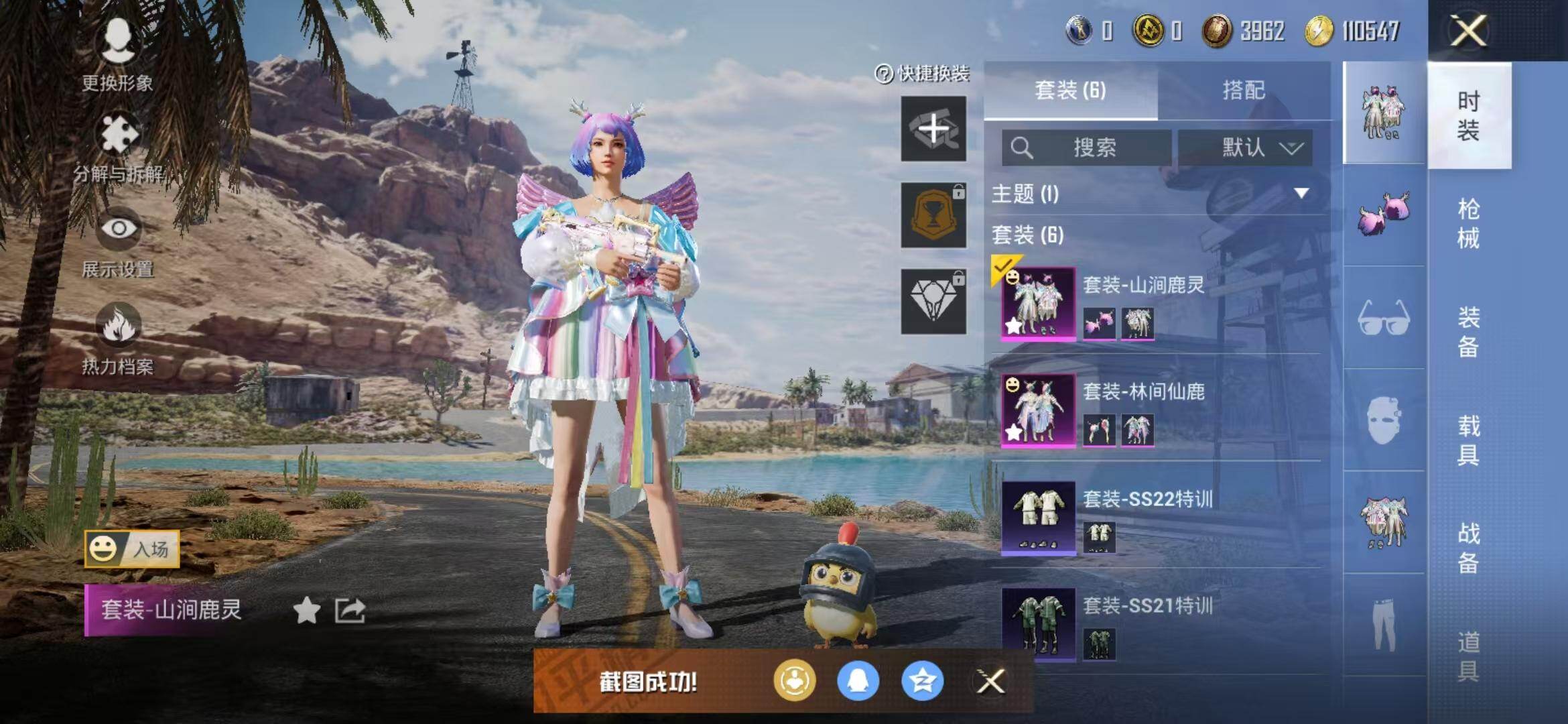The image size is (1568, 724).
Task: Open 展示设置 display settings
Action: point(119,243)
